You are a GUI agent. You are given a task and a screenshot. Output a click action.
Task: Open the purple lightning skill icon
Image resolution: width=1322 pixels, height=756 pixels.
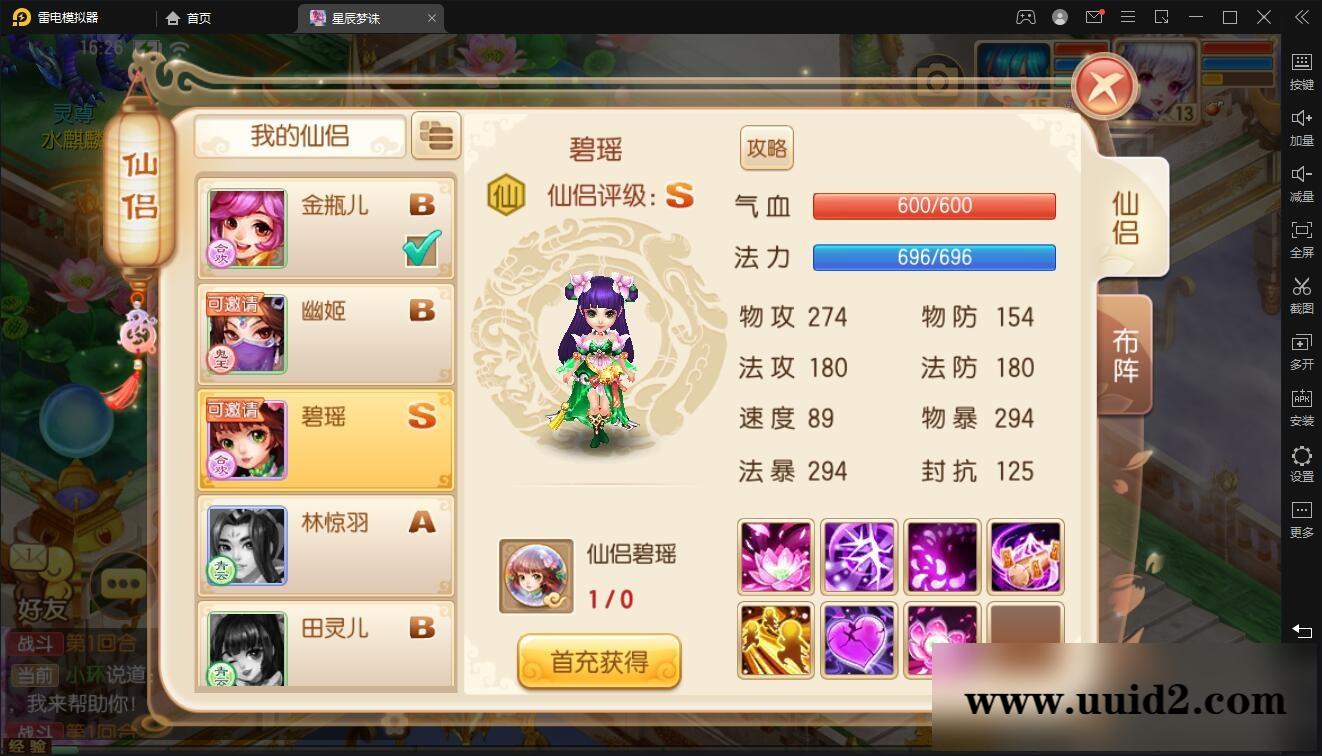858,556
